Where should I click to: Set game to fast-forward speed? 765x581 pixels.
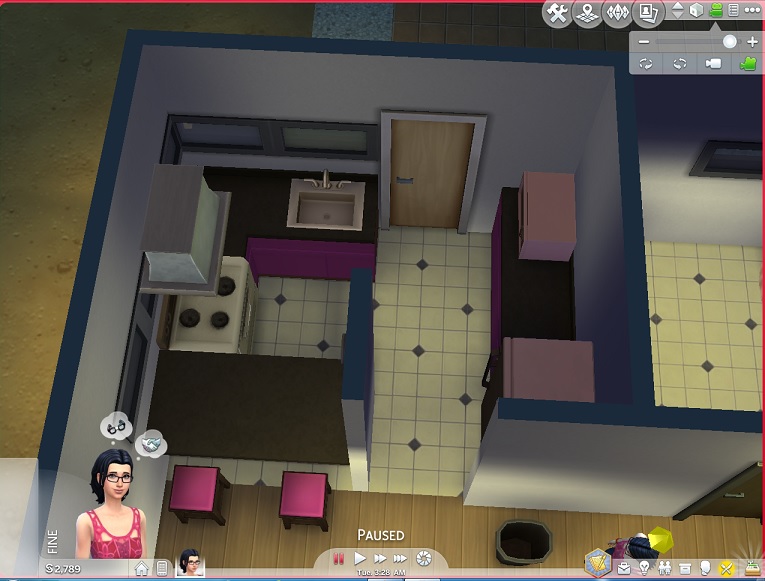[x=380, y=558]
